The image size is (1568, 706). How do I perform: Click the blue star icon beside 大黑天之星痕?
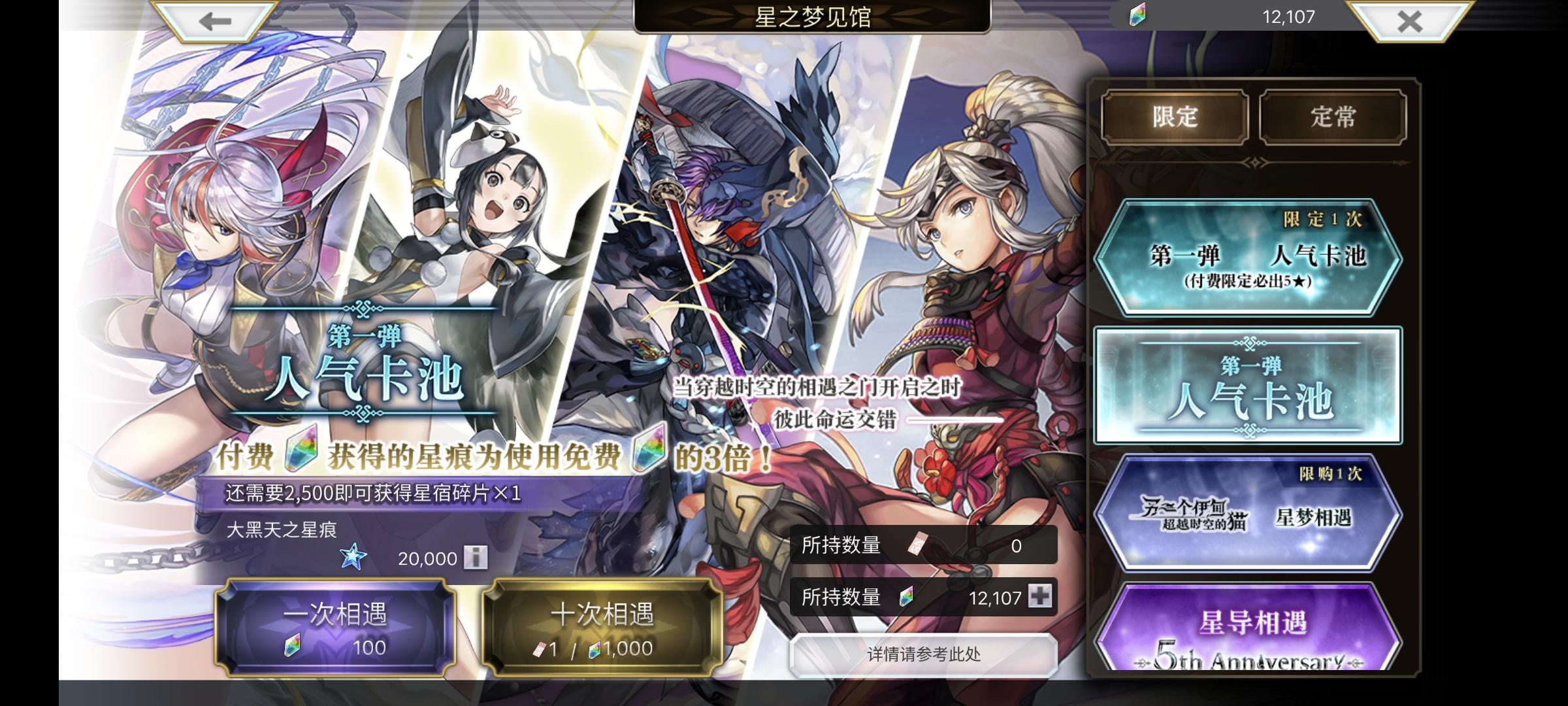tap(353, 556)
